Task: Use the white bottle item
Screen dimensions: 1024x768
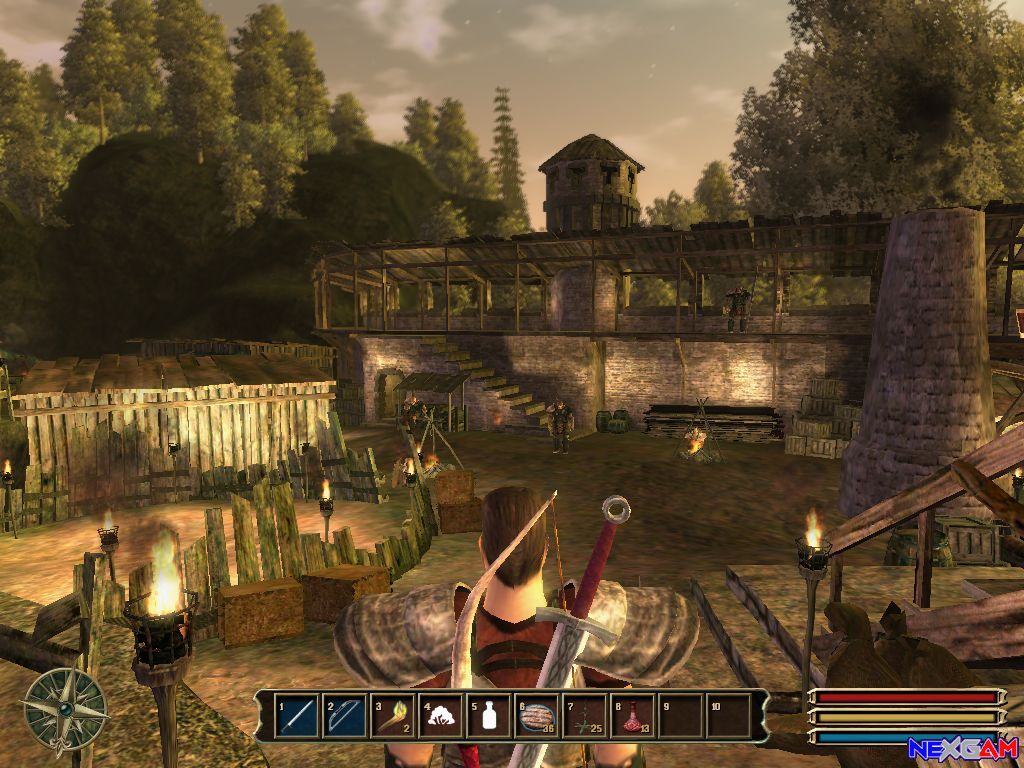Action: [489, 716]
